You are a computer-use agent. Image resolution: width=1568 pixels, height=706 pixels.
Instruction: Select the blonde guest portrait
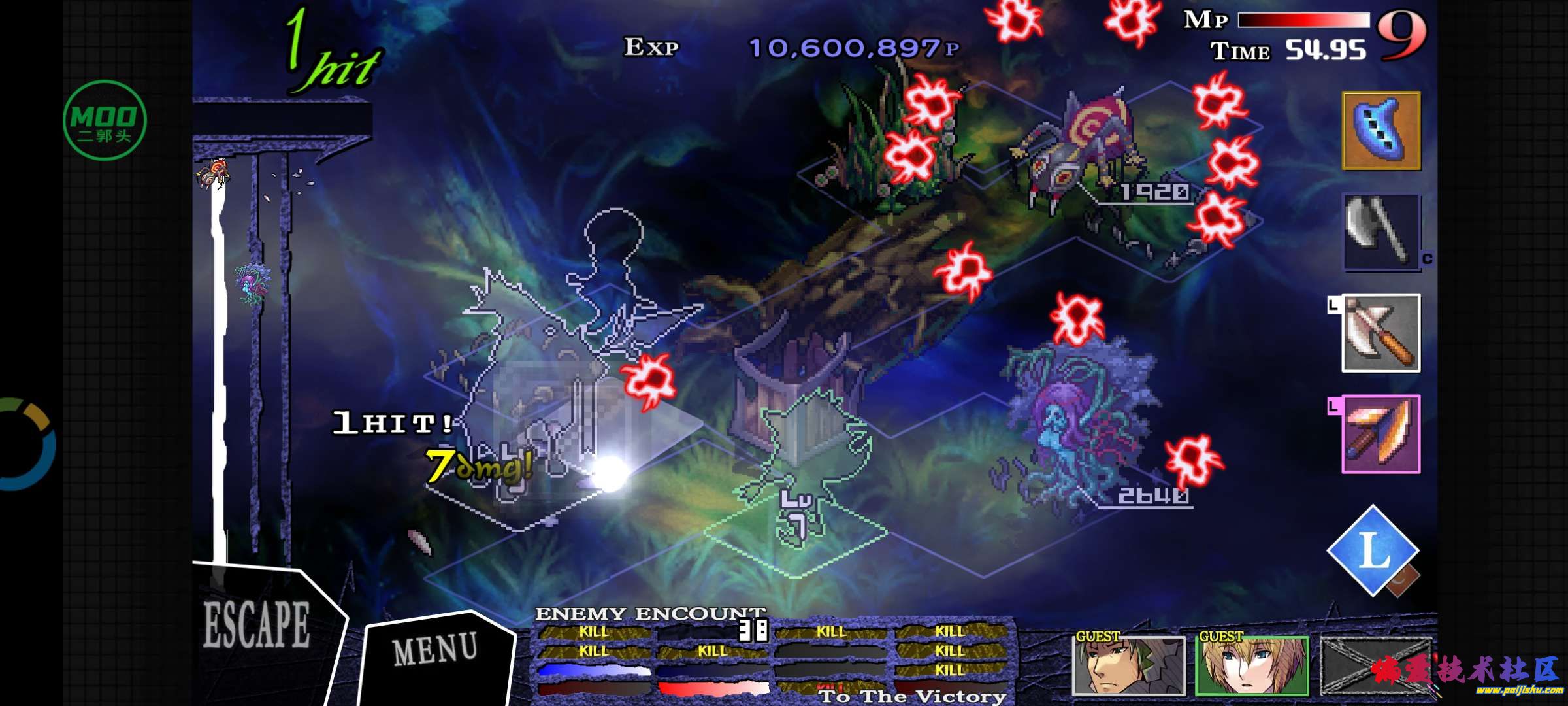(1252, 665)
